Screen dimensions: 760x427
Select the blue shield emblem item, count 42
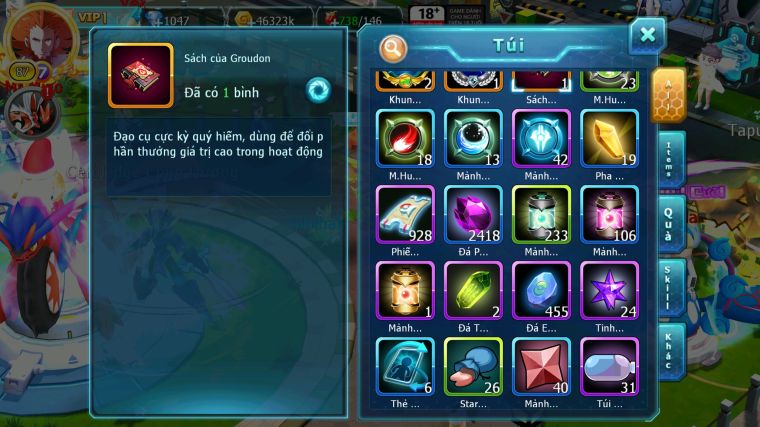[x=541, y=138]
